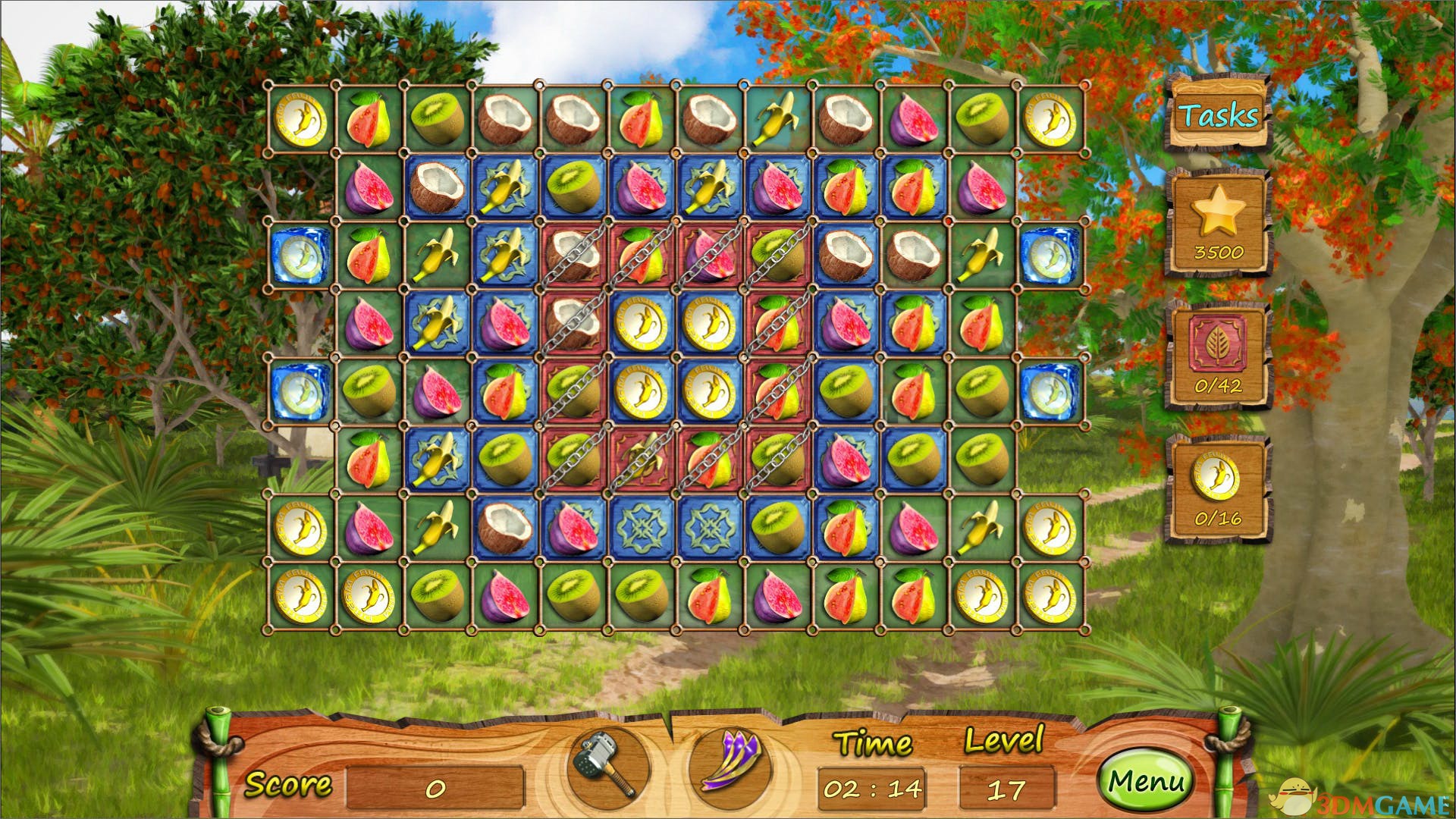1456x819 pixels.
Task: Pick the chained fig tile
Action: (x=711, y=256)
